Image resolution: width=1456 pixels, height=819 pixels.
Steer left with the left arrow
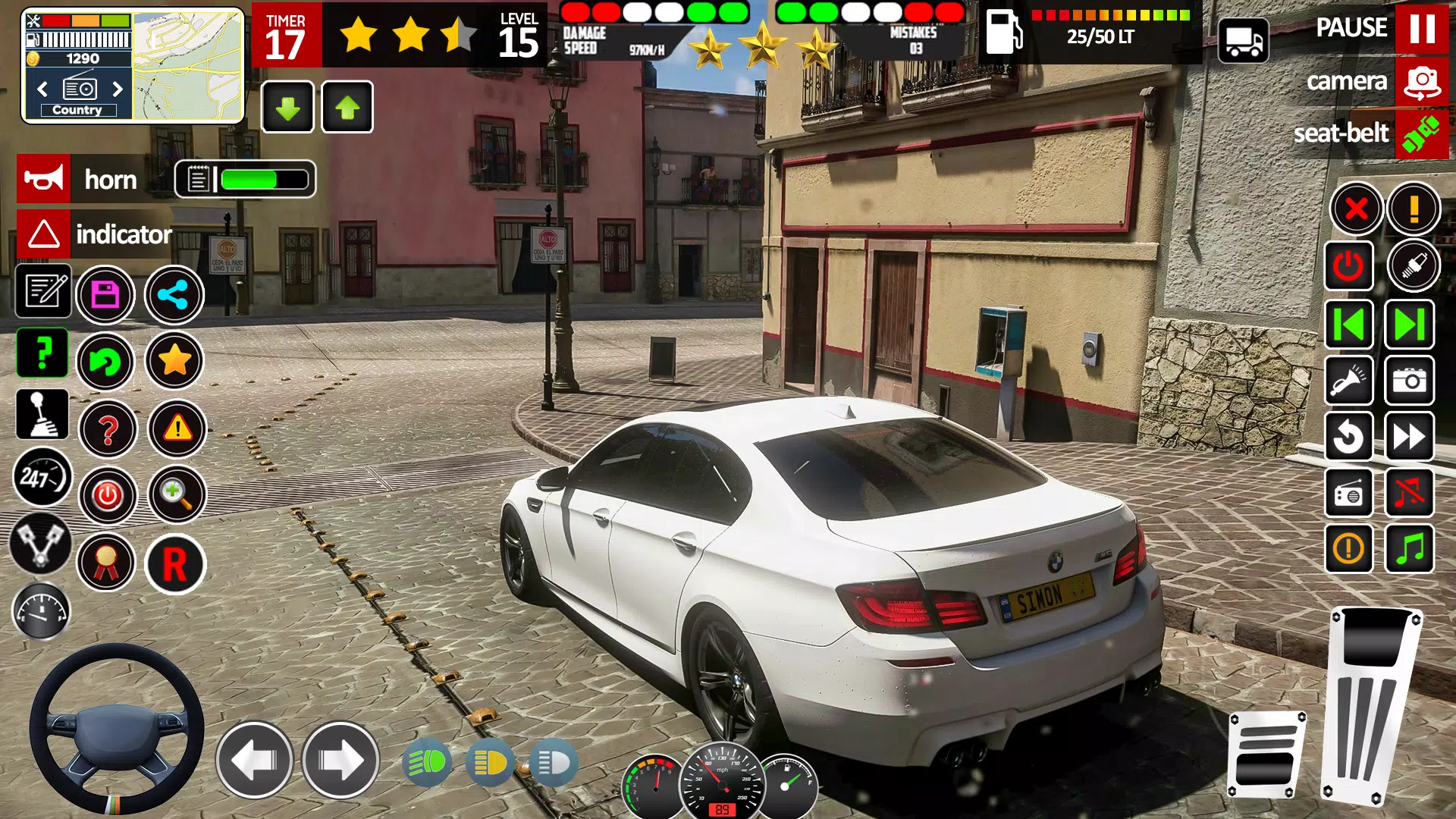click(255, 759)
